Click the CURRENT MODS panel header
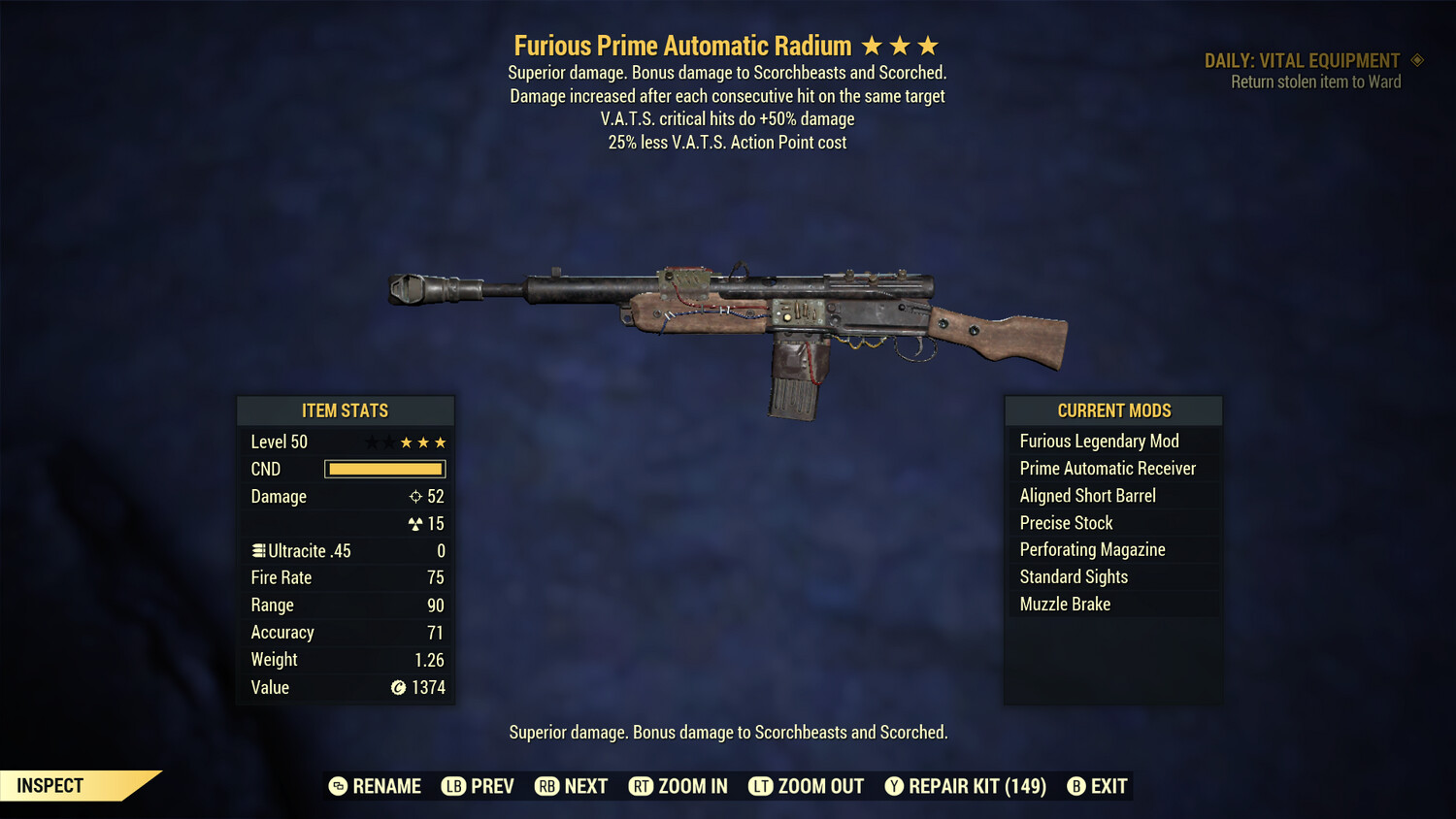 pyautogui.click(x=1112, y=410)
